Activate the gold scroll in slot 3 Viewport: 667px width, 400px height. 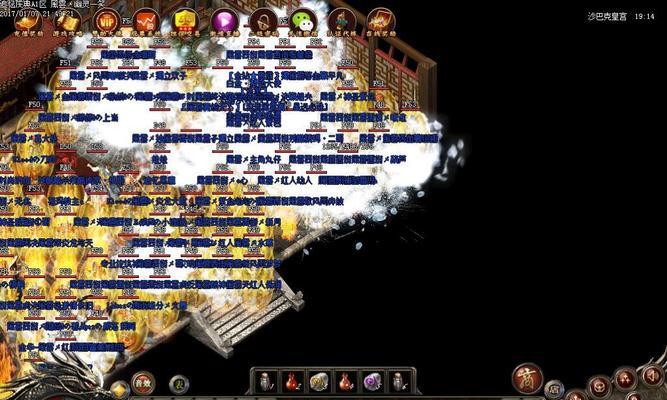319,381
